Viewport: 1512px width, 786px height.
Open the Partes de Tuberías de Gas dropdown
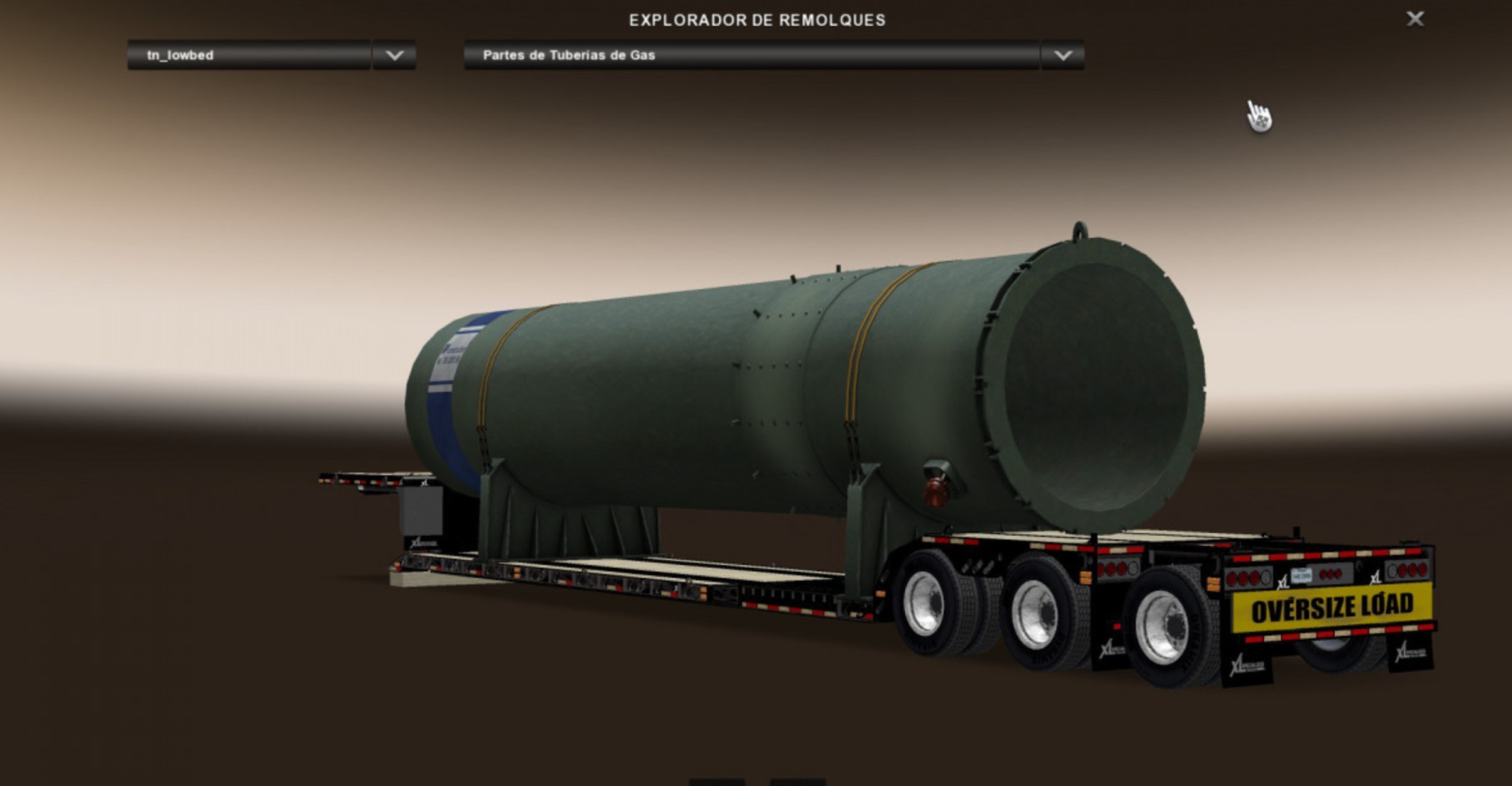click(x=751, y=55)
